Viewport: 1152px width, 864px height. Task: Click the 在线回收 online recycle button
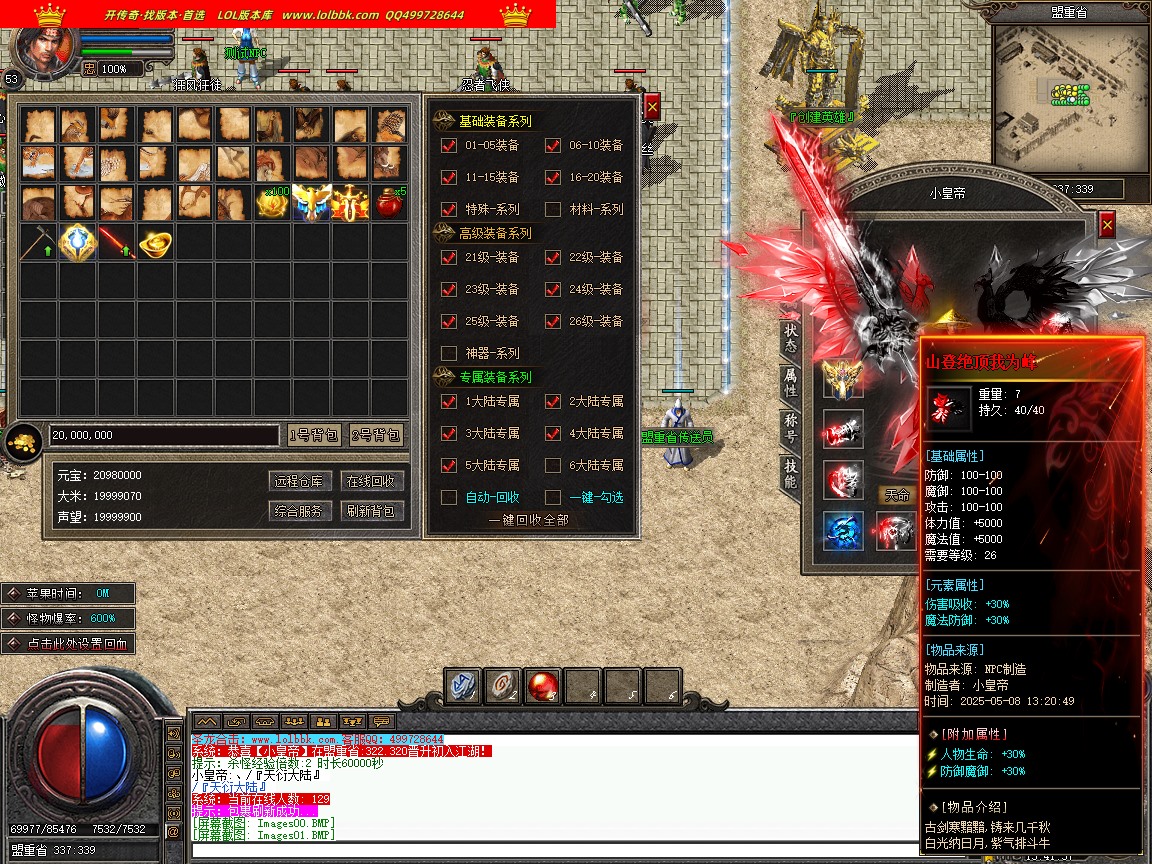[x=370, y=481]
